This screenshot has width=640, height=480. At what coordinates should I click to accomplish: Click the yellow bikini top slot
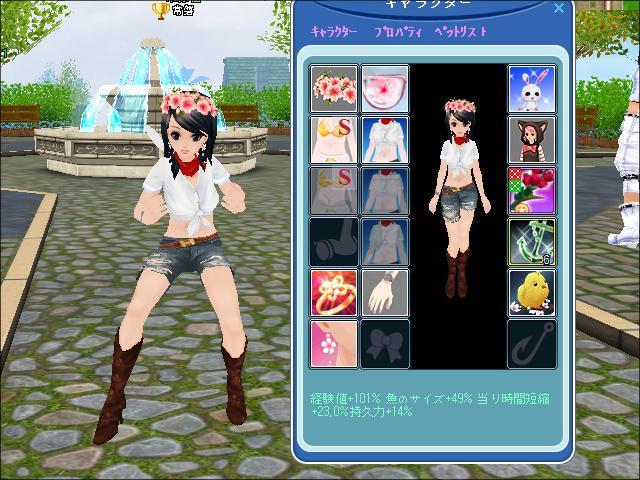334,139
